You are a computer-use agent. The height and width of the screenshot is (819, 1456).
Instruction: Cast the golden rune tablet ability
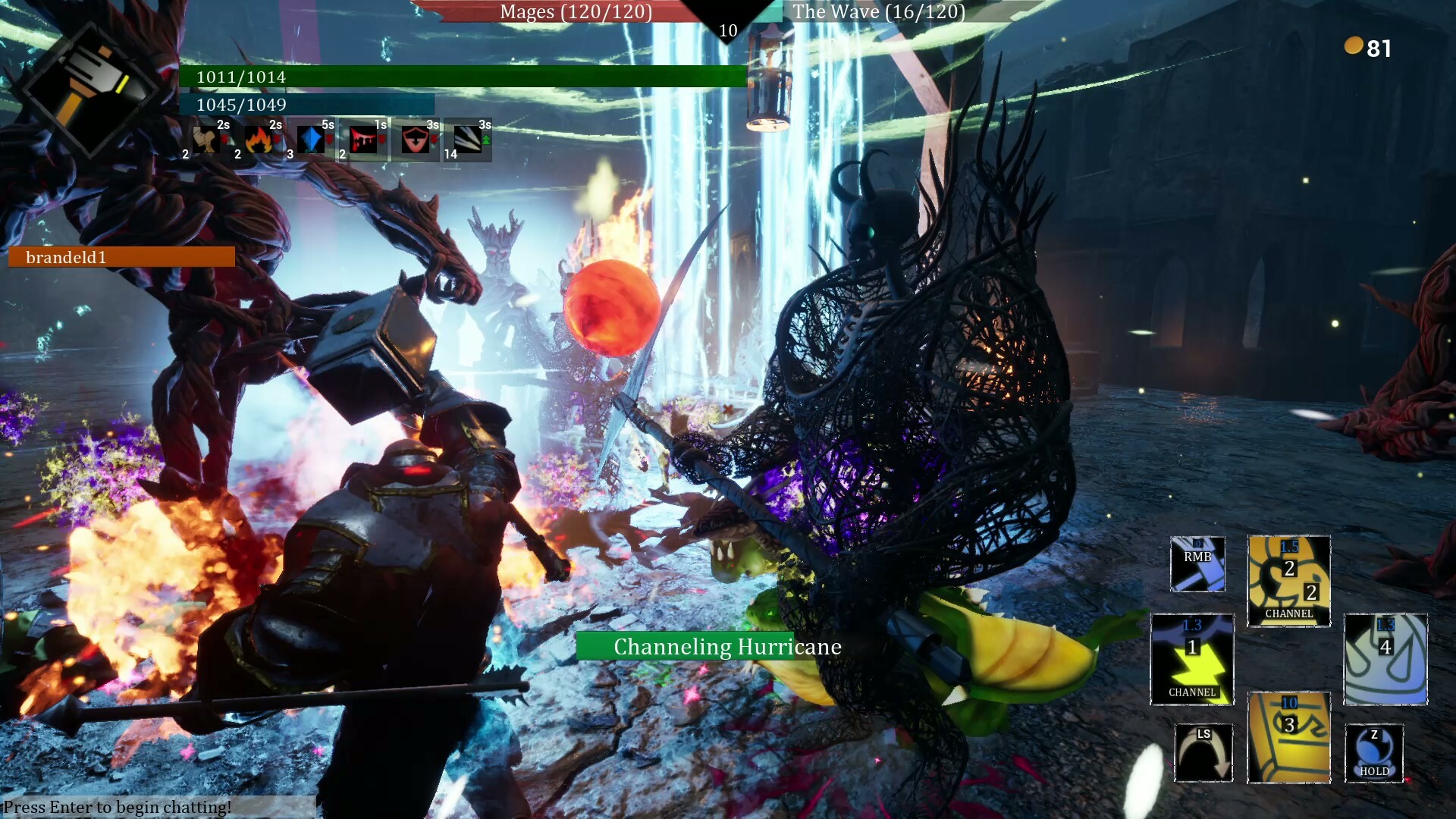click(x=1288, y=737)
